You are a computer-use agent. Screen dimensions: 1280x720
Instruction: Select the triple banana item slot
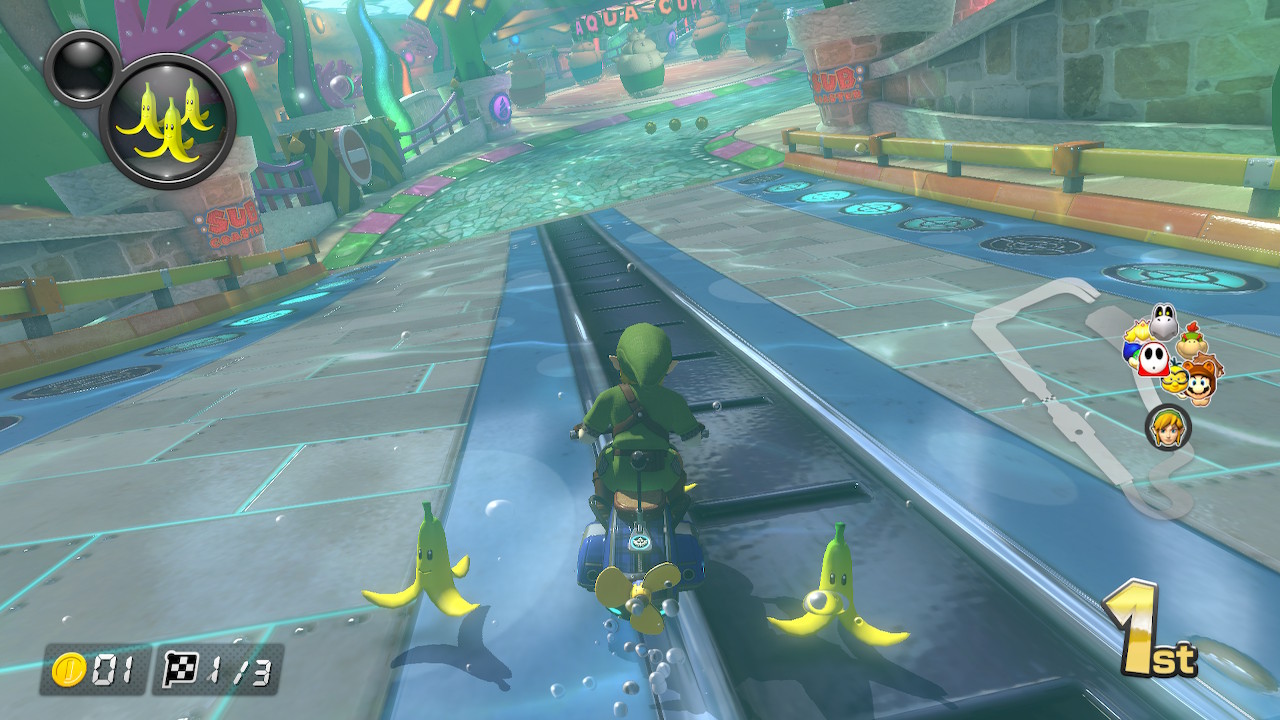(x=169, y=121)
